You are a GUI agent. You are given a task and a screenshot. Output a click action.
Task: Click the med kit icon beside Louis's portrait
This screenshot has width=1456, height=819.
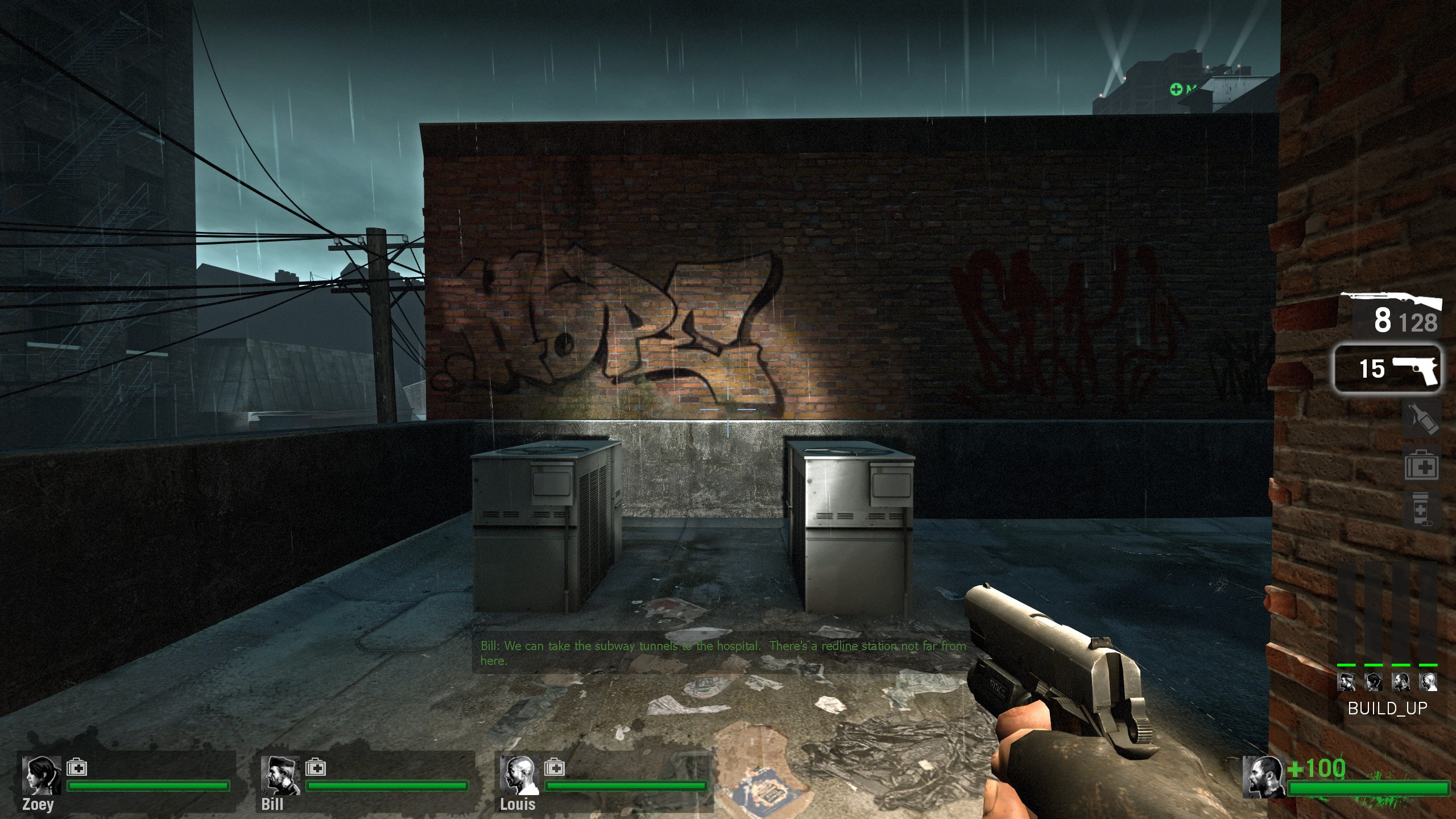pyautogui.click(x=555, y=766)
